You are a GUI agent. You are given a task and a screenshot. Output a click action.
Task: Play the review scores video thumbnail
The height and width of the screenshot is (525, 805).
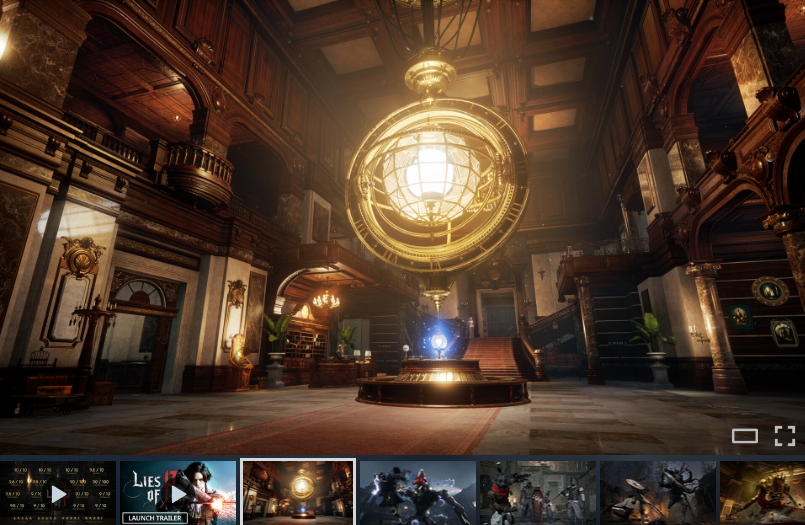(58, 493)
